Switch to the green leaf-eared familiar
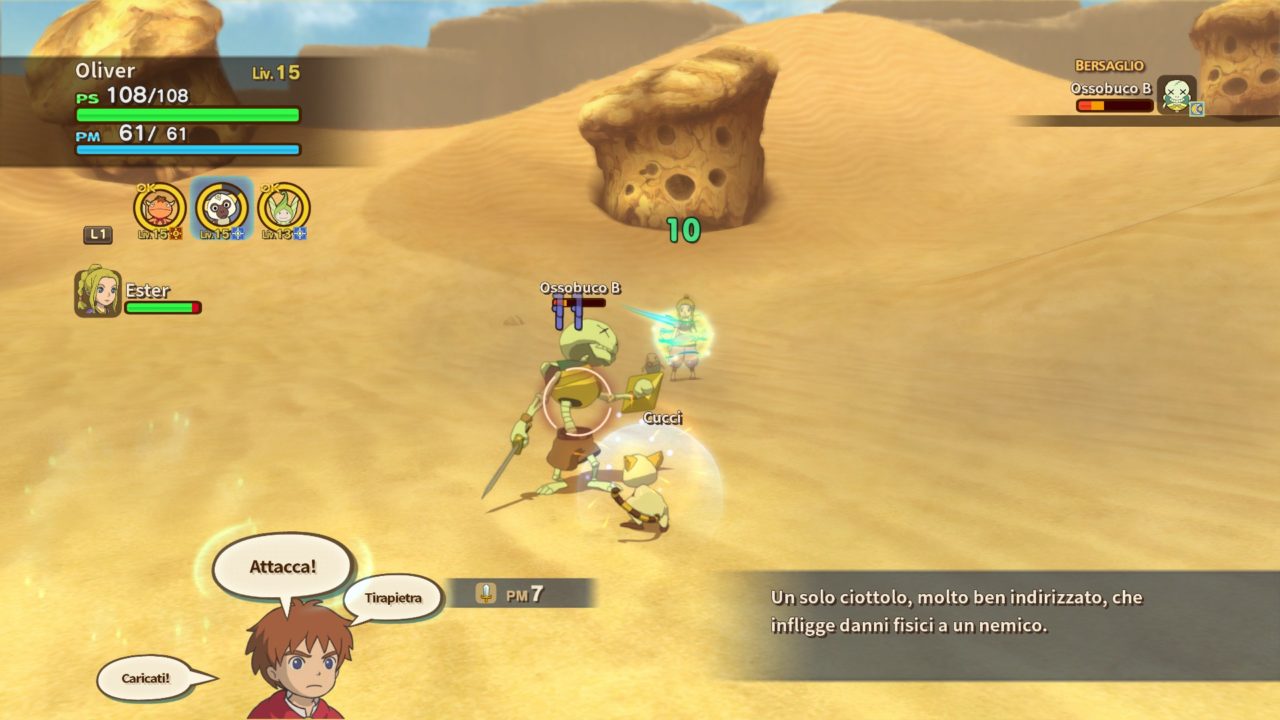Screen dimensions: 1280x720 283,209
